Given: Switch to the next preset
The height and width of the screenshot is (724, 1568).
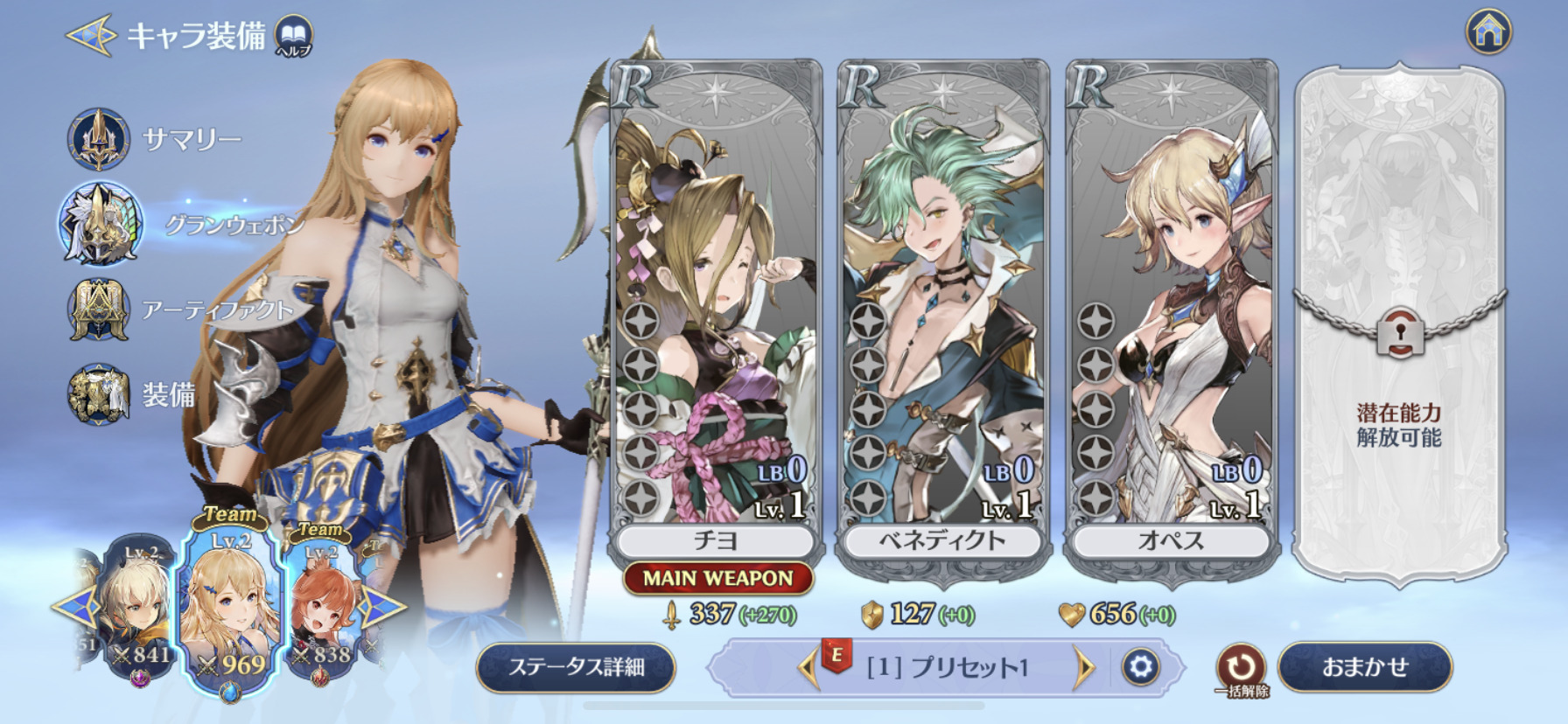Looking at the screenshot, I should [1084, 668].
